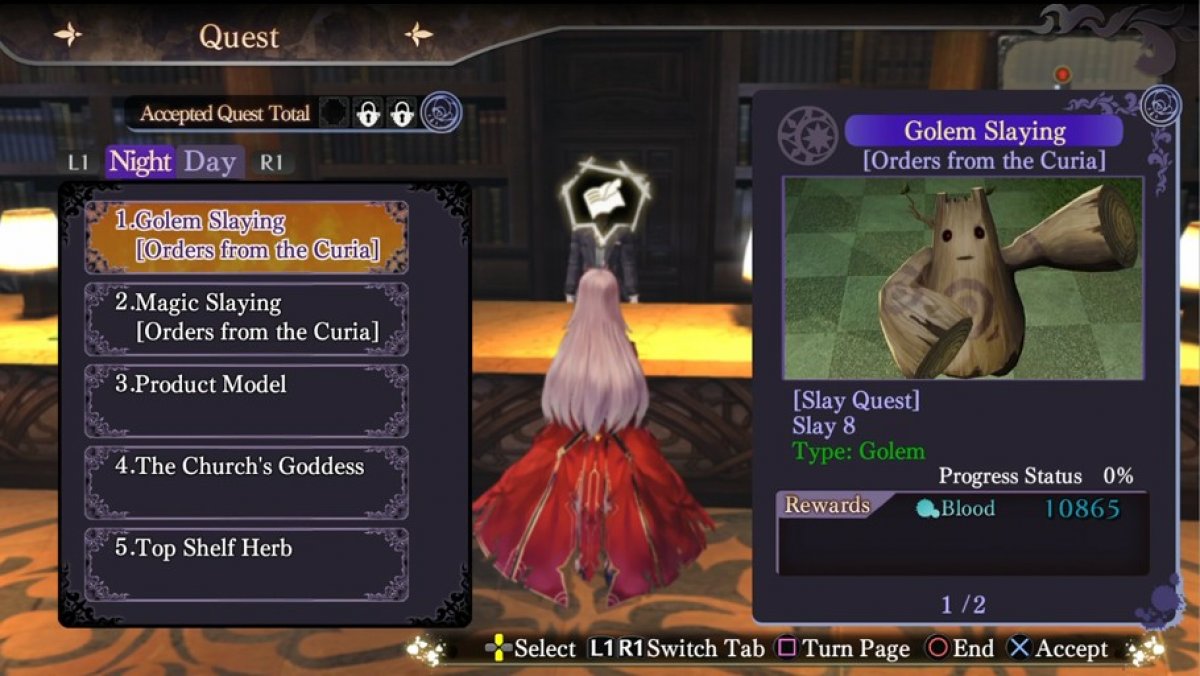
Task: Pick the Top Shelf Herb quest
Action: point(247,564)
